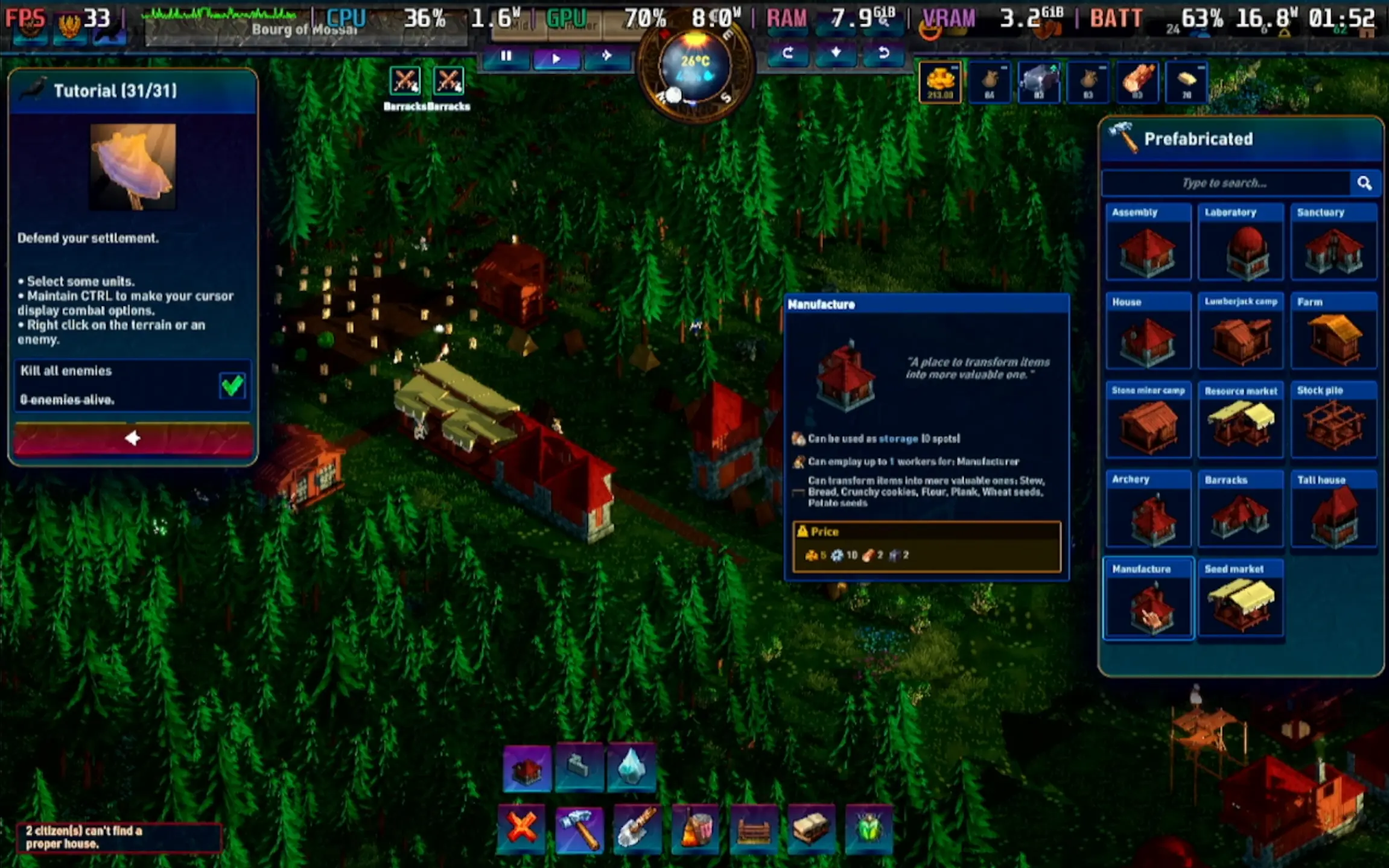Pick the Resource market building

click(x=1241, y=420)
